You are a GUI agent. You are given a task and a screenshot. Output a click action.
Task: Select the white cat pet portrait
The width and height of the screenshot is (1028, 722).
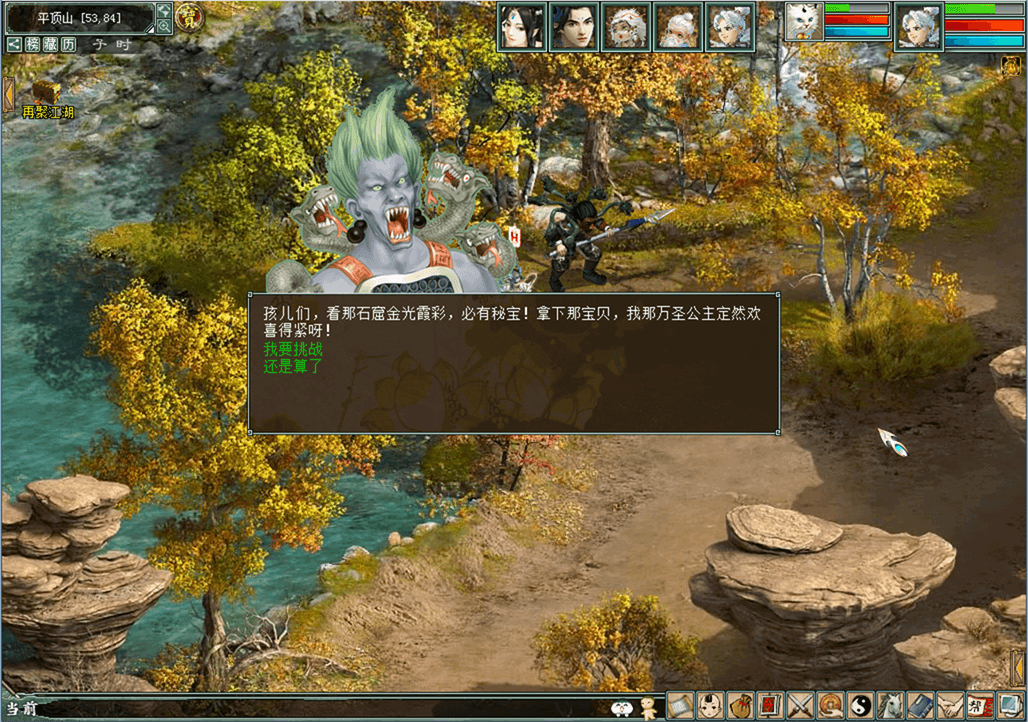pyautogui.click(x=804, y=22)
